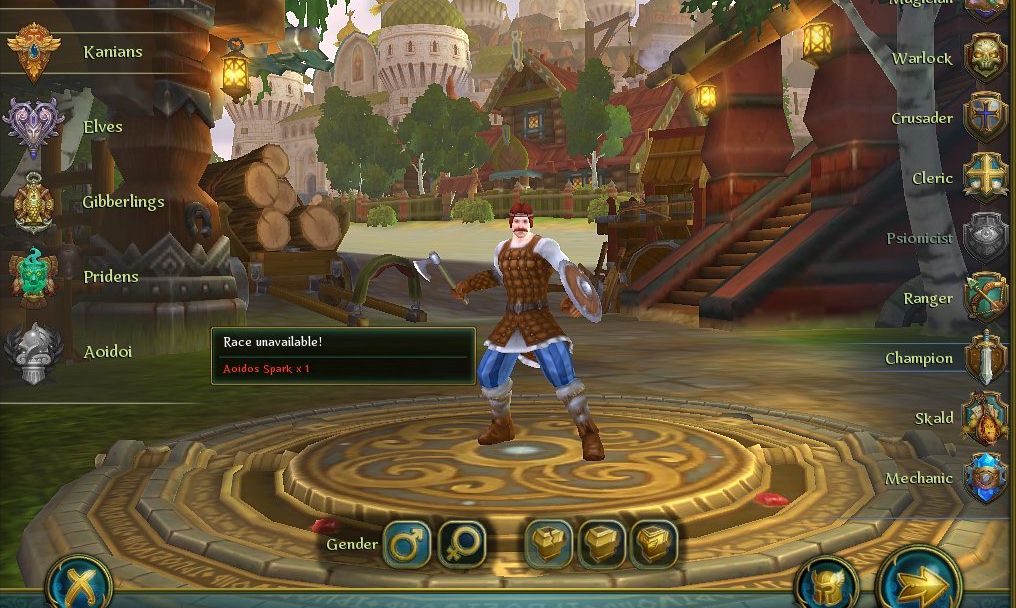The image size is (1016, 608).
Task: Select the Kanians race
Action: click(x=34, y=52)
